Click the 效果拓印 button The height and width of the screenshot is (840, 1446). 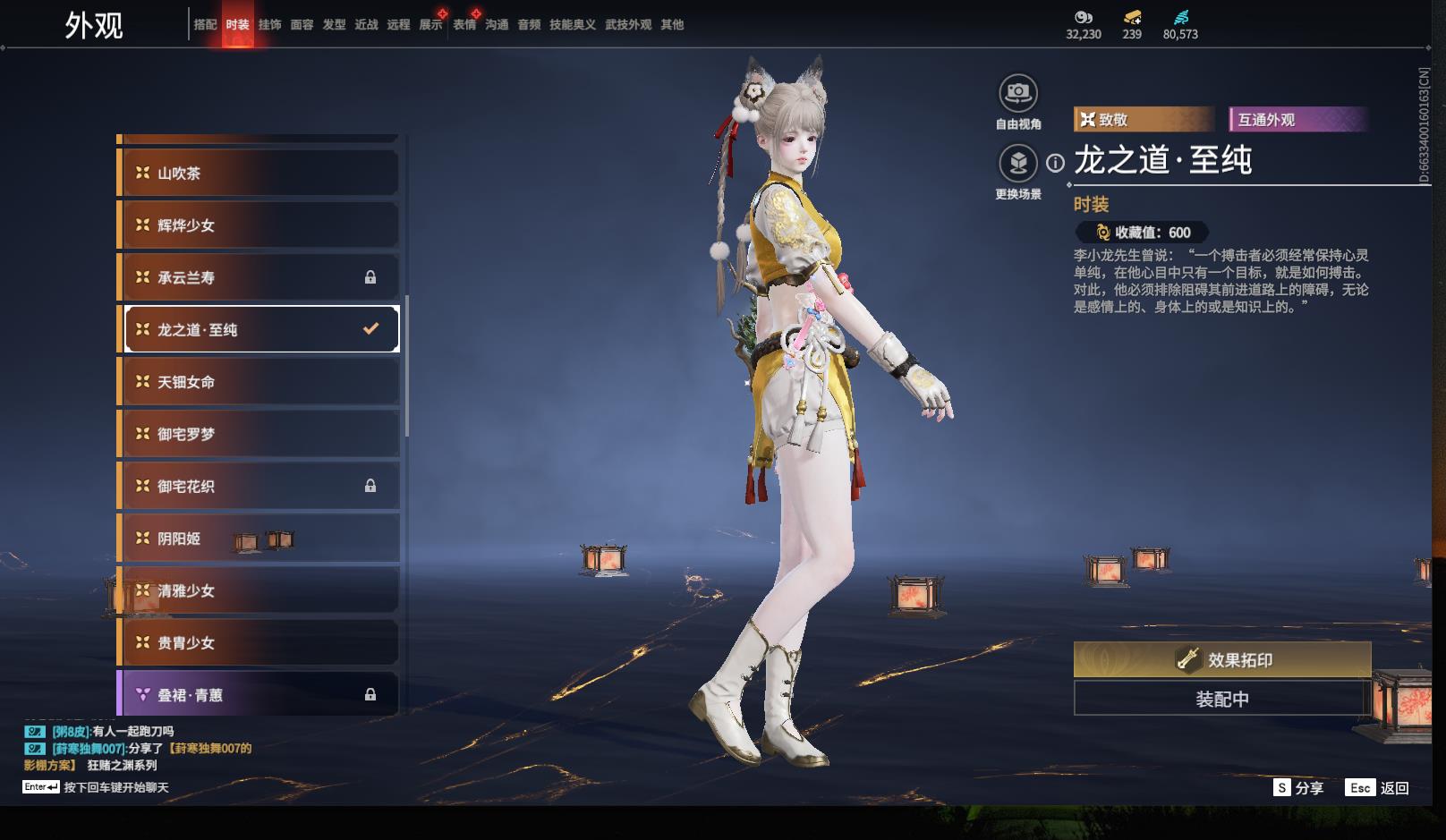pyautogui.click(x=1221, y=660)
